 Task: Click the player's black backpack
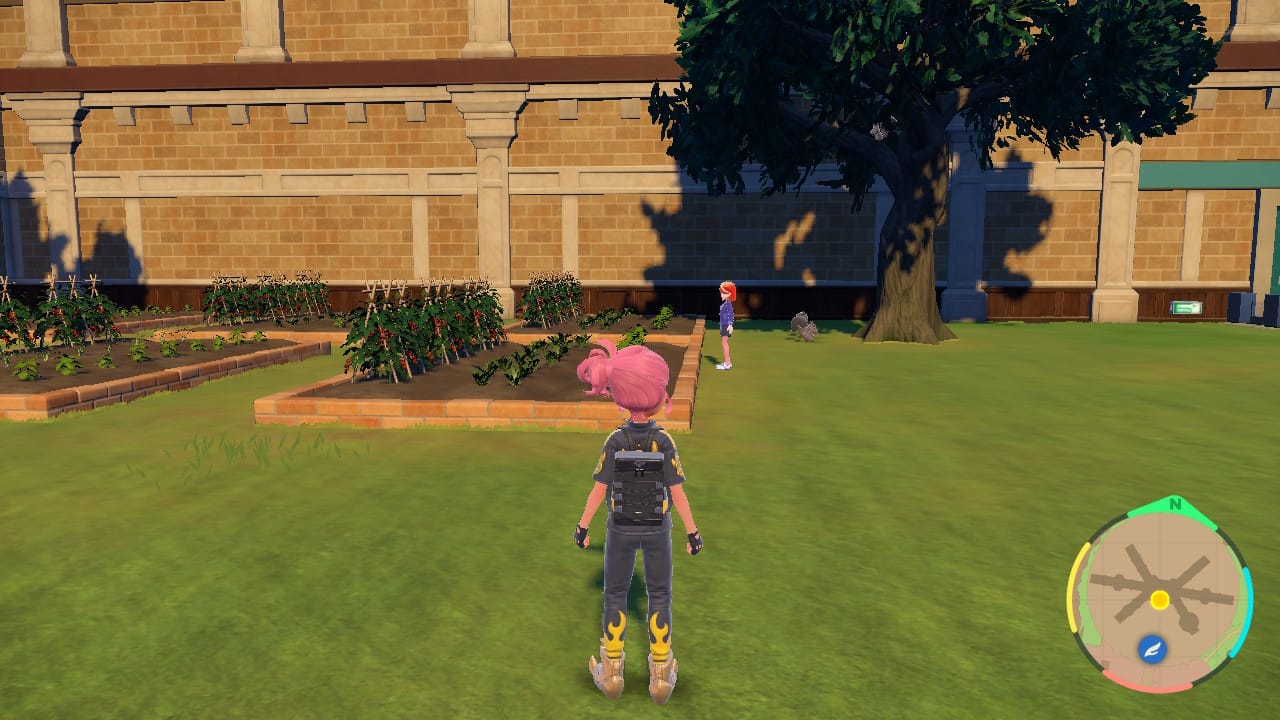(x=636, y=485)
